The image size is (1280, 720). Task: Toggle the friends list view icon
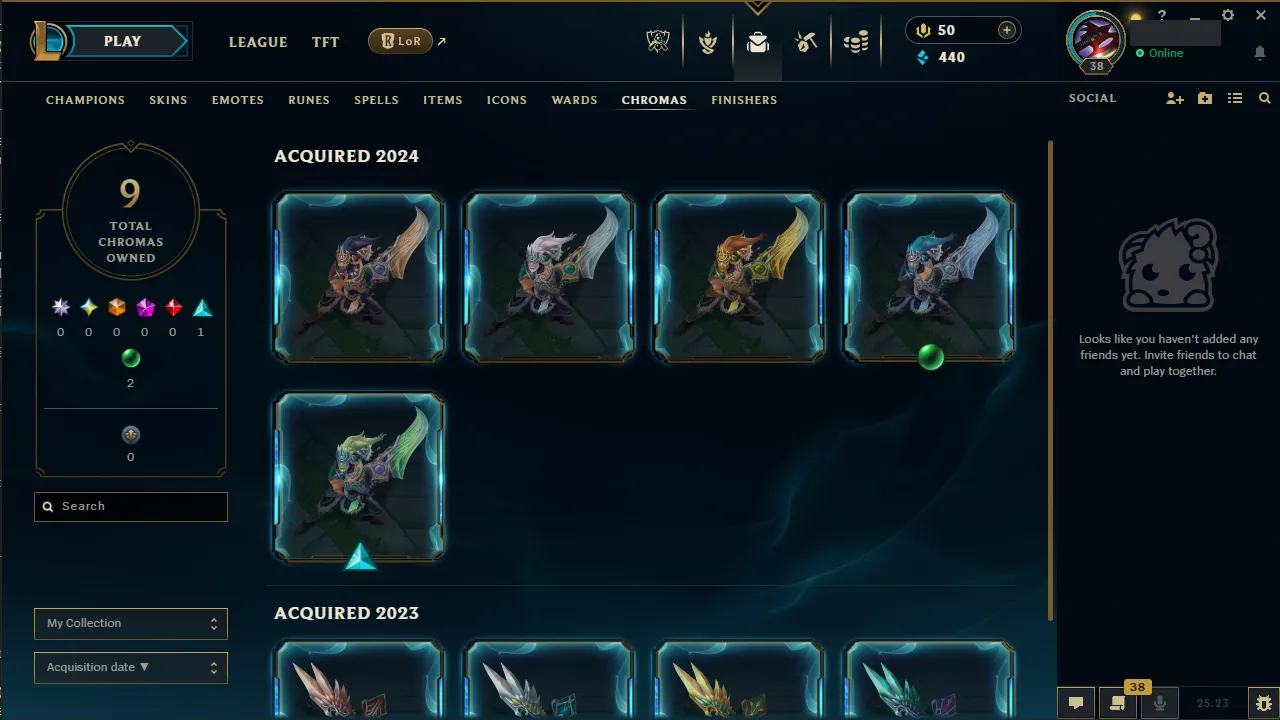tap(1235, 98)
